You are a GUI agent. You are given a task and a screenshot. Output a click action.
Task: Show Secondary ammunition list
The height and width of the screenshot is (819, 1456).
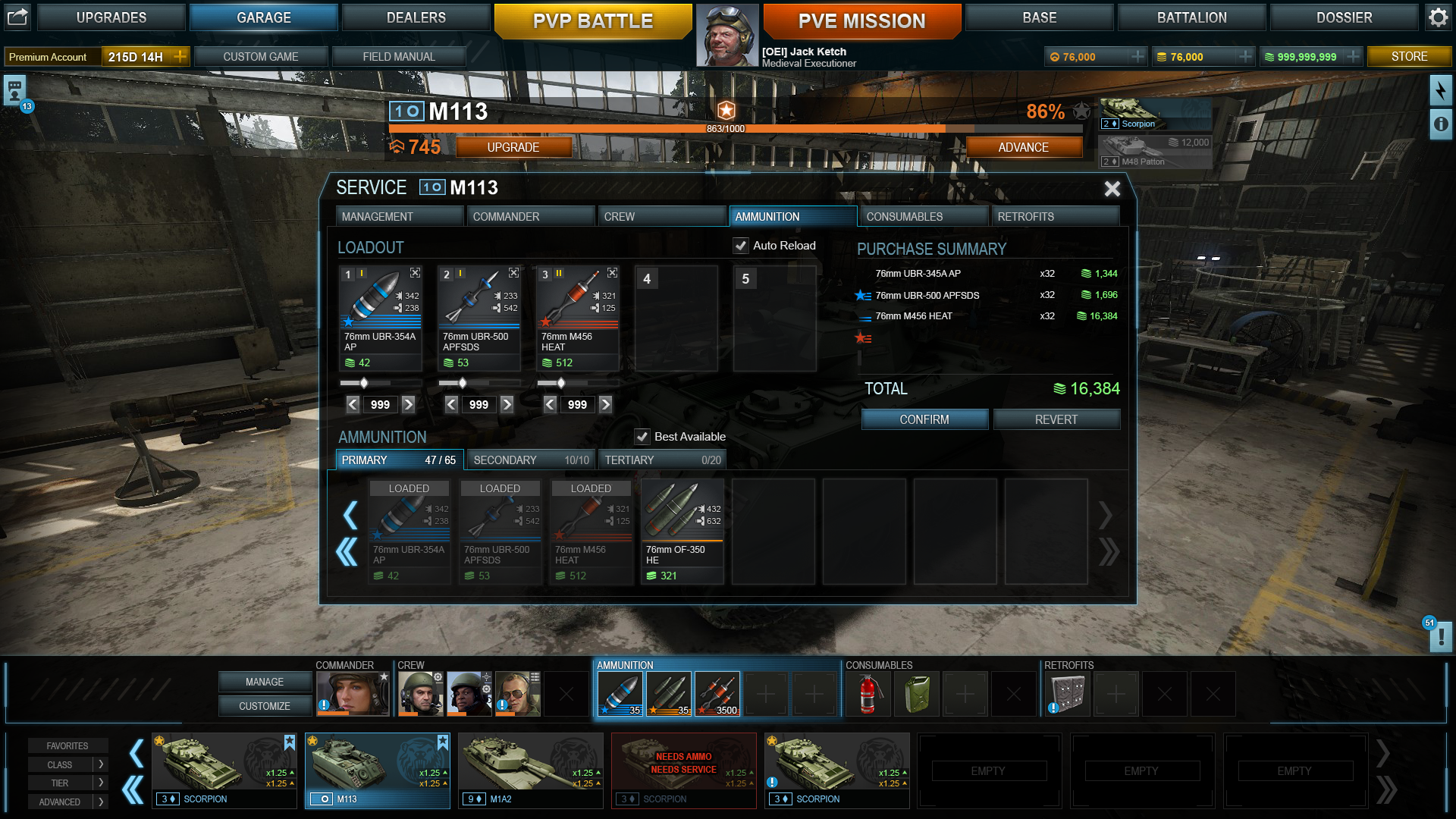[530, 460]
